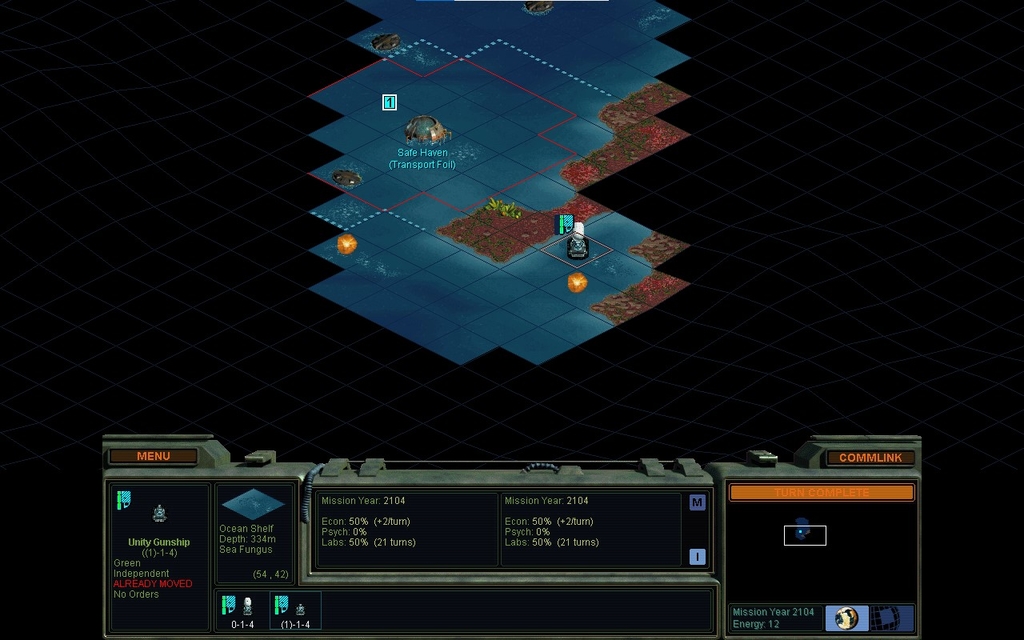Open the COMMLINK panel
Image resolution: width=1024 pixels, height=640 pixels.
point(870,457)
